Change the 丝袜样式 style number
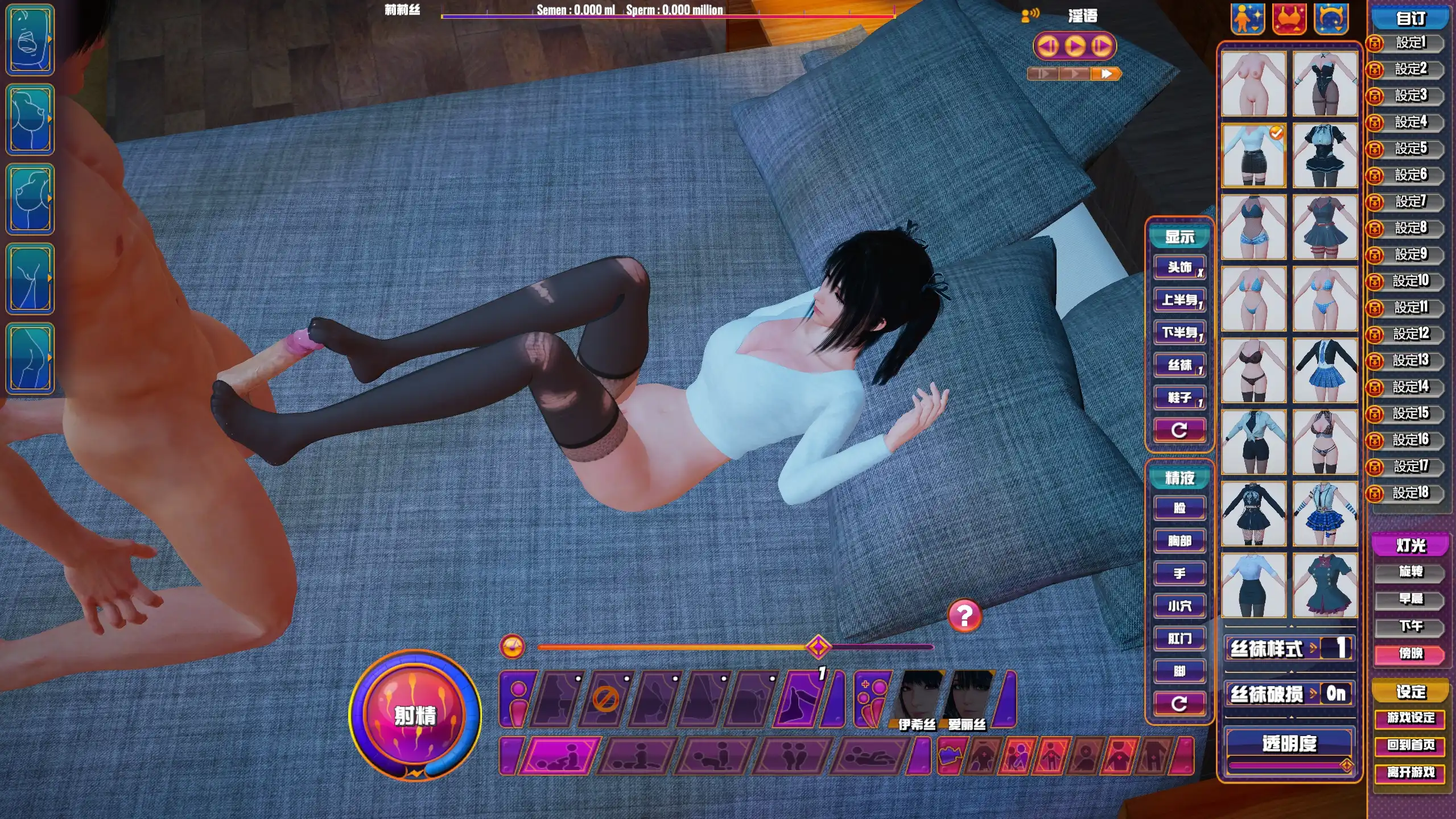 [x=1340, y=648]
